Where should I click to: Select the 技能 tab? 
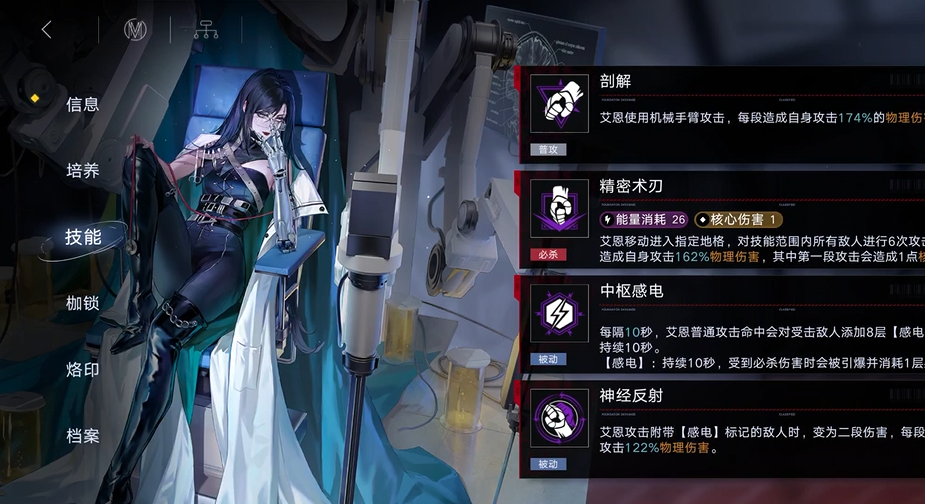pos(83,237)
